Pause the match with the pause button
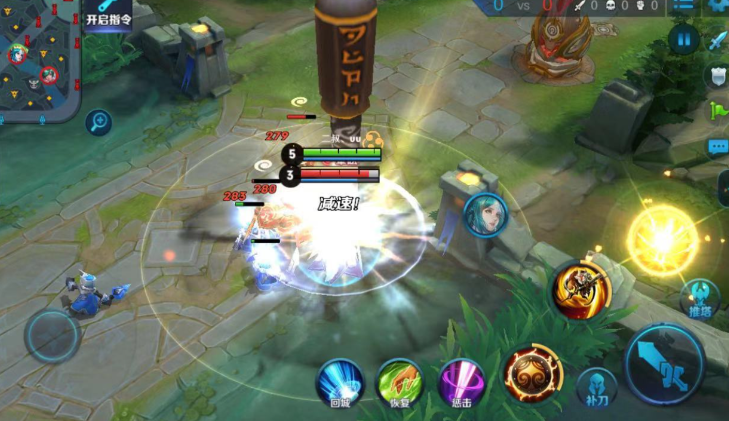Image resolution: width=729 pixels, height=421 pixels. [x=684, y=39]
